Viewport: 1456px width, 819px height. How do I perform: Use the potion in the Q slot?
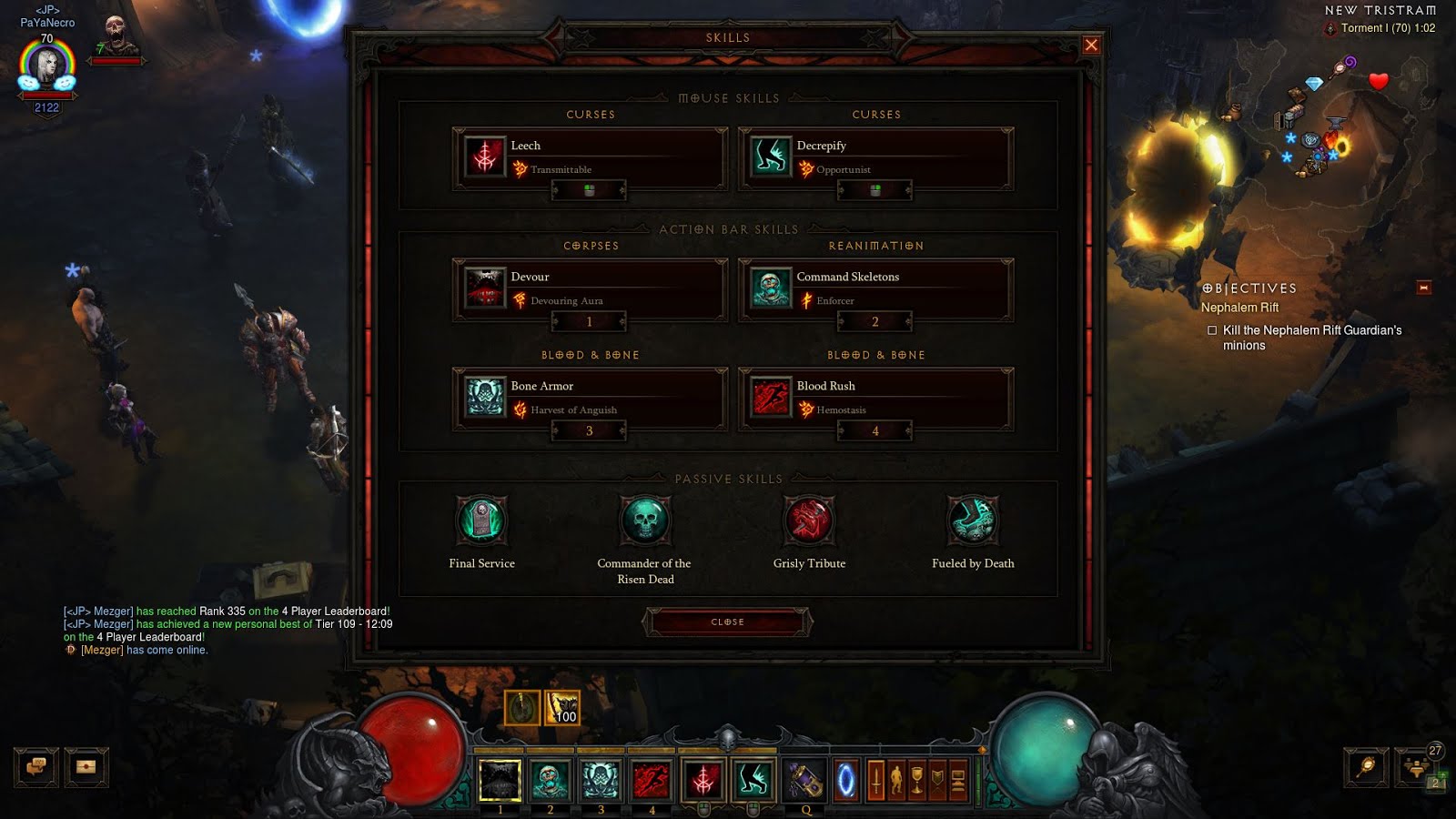click(x=805, y=781)
